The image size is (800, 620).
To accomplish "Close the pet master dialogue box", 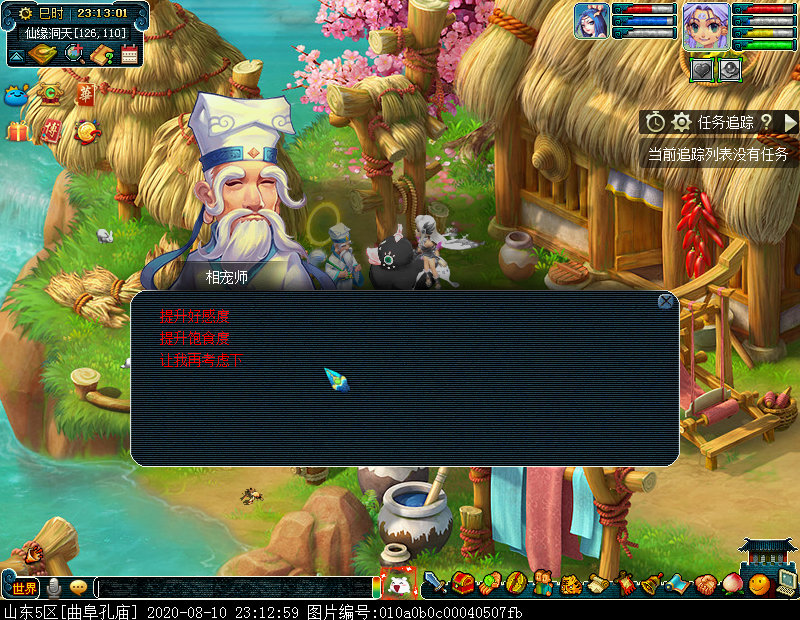I will 666,301.
